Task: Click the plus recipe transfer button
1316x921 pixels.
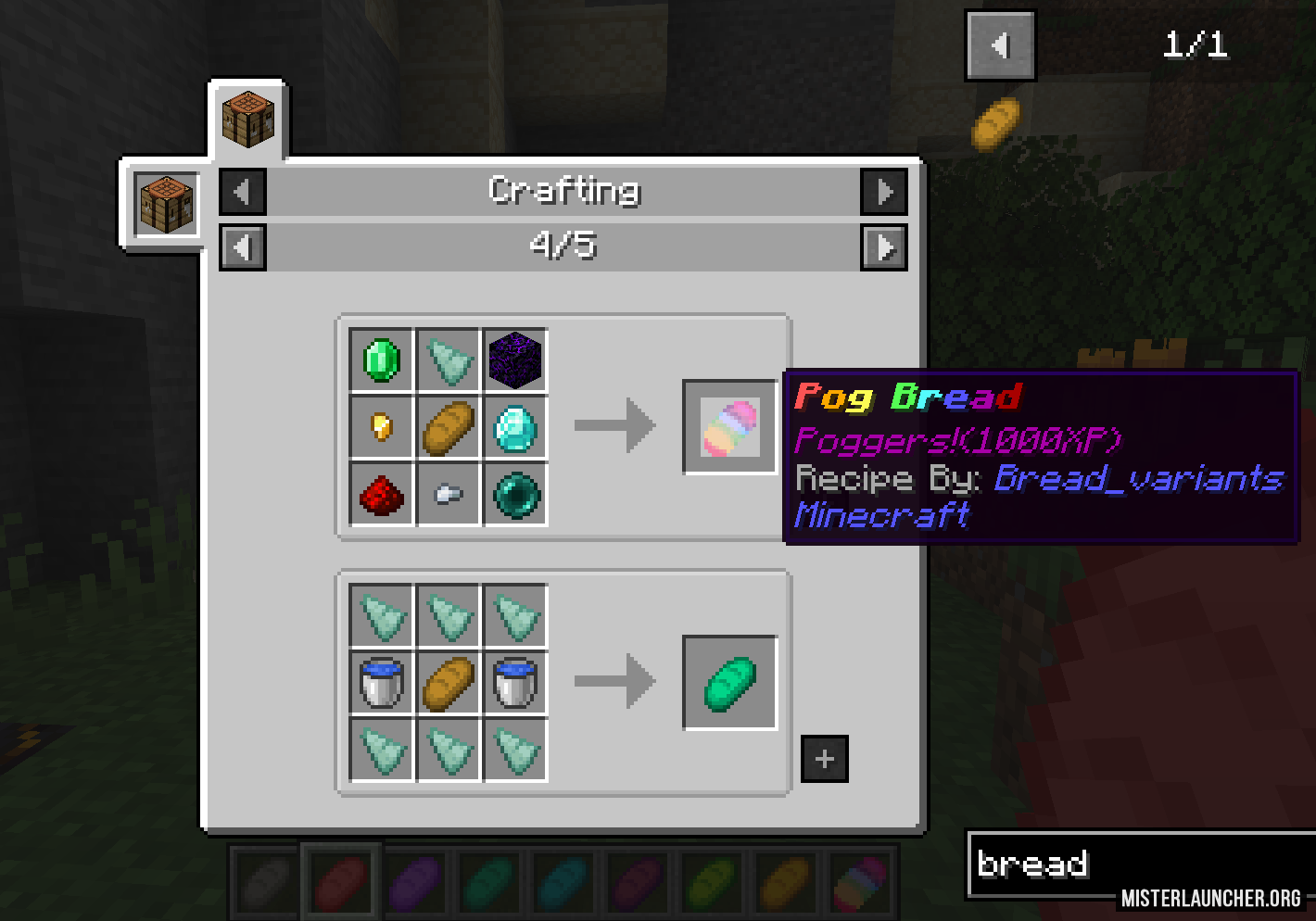Action: pos(824,759)
